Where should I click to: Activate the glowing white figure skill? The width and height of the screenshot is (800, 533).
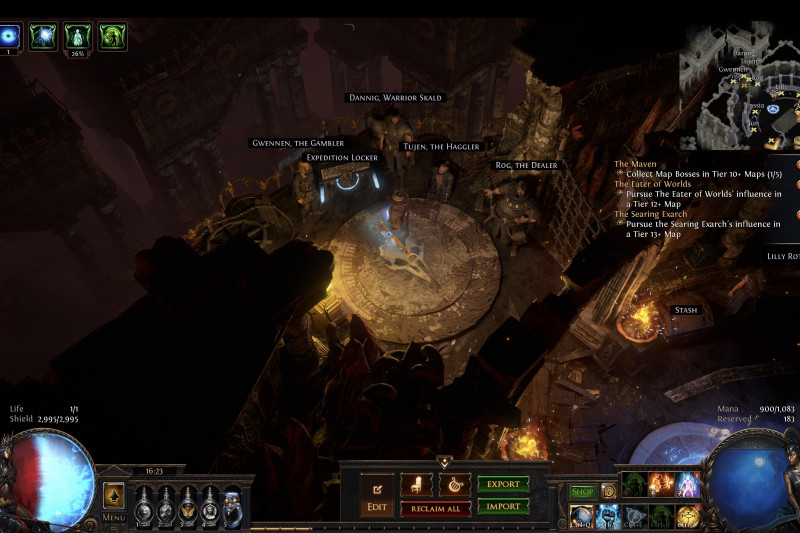tap(689, 485)
